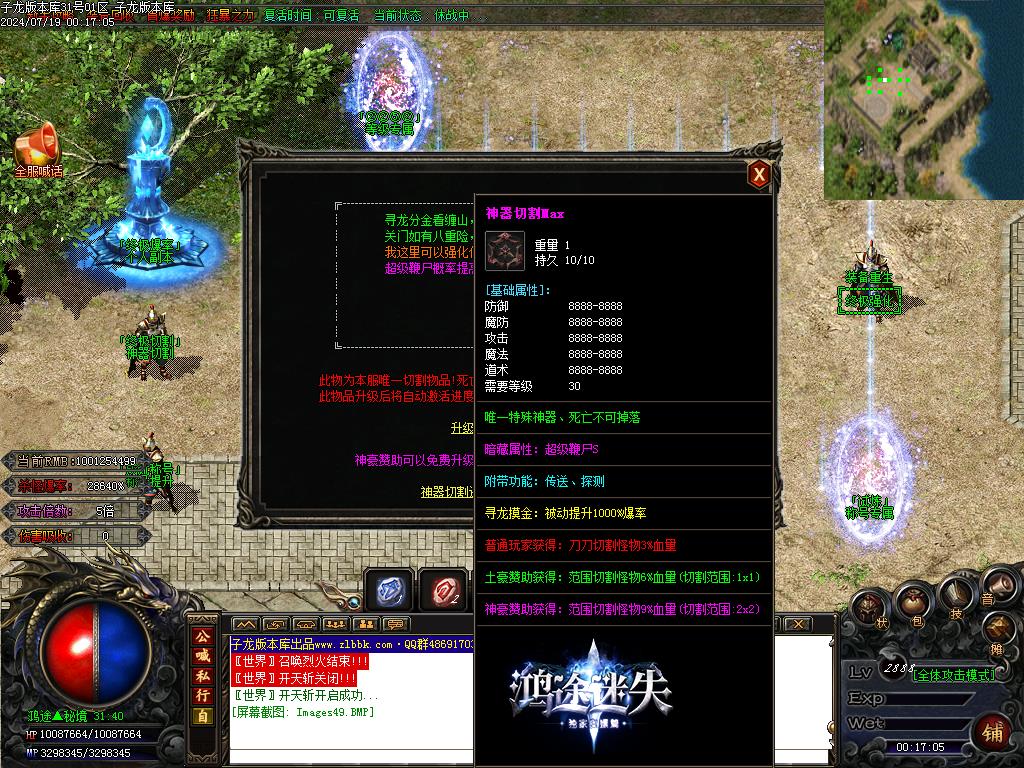Open the shop with the red 铺 button
1024x768 pixels.
pyautogui.click(x=993, y=731)
